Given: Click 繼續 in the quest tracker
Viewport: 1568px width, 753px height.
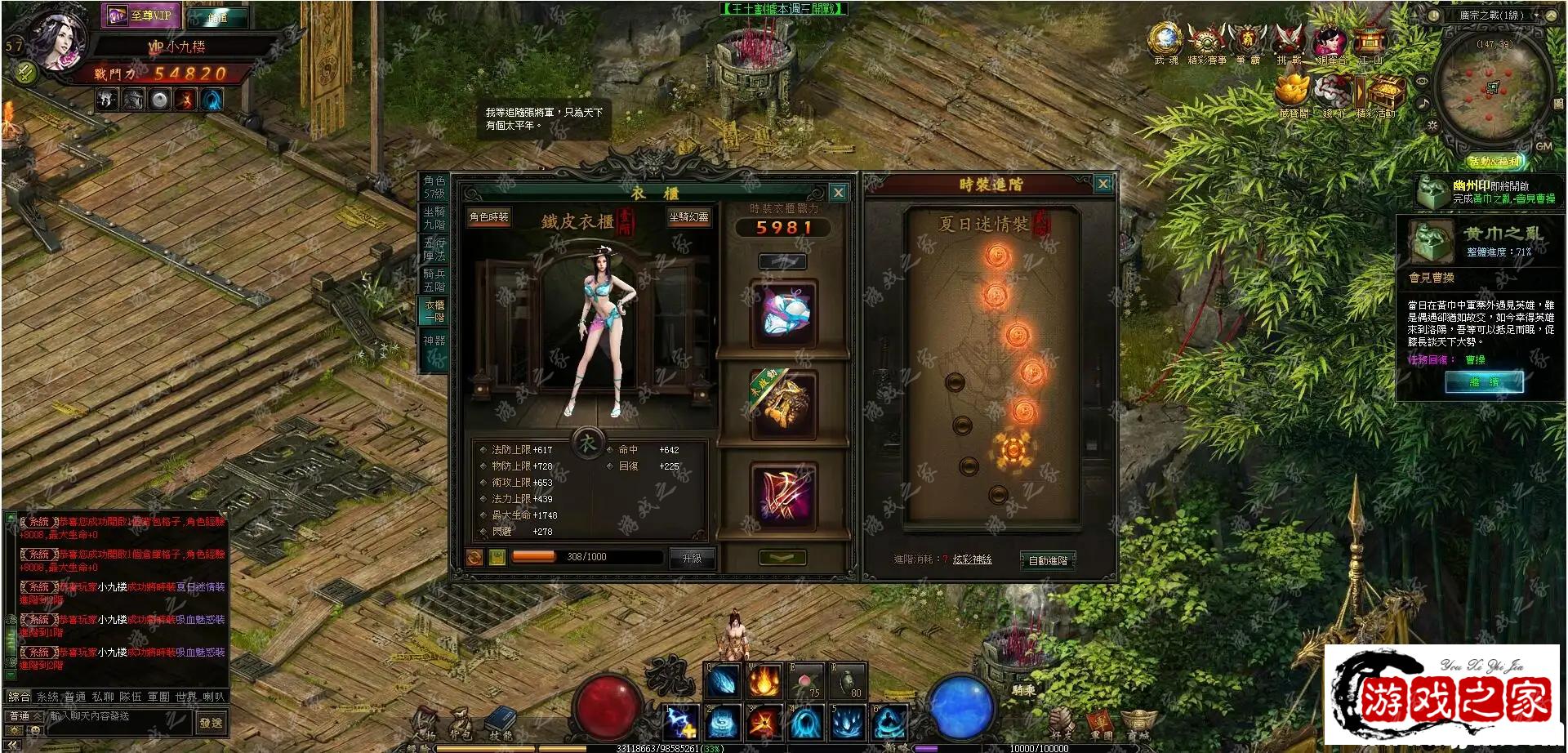Looking at the screenshot, I should (1483, 382).
